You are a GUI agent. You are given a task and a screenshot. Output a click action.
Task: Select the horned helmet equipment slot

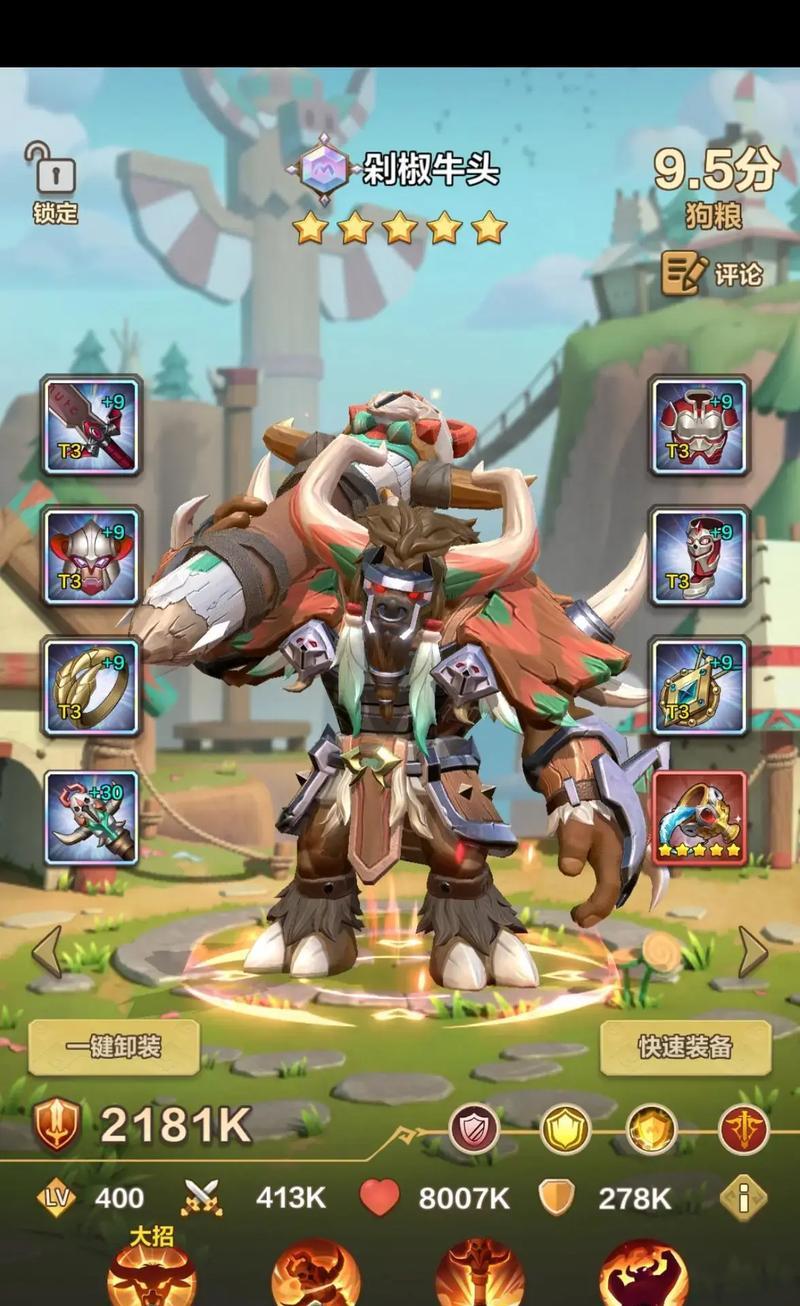(x=92, y=556)
